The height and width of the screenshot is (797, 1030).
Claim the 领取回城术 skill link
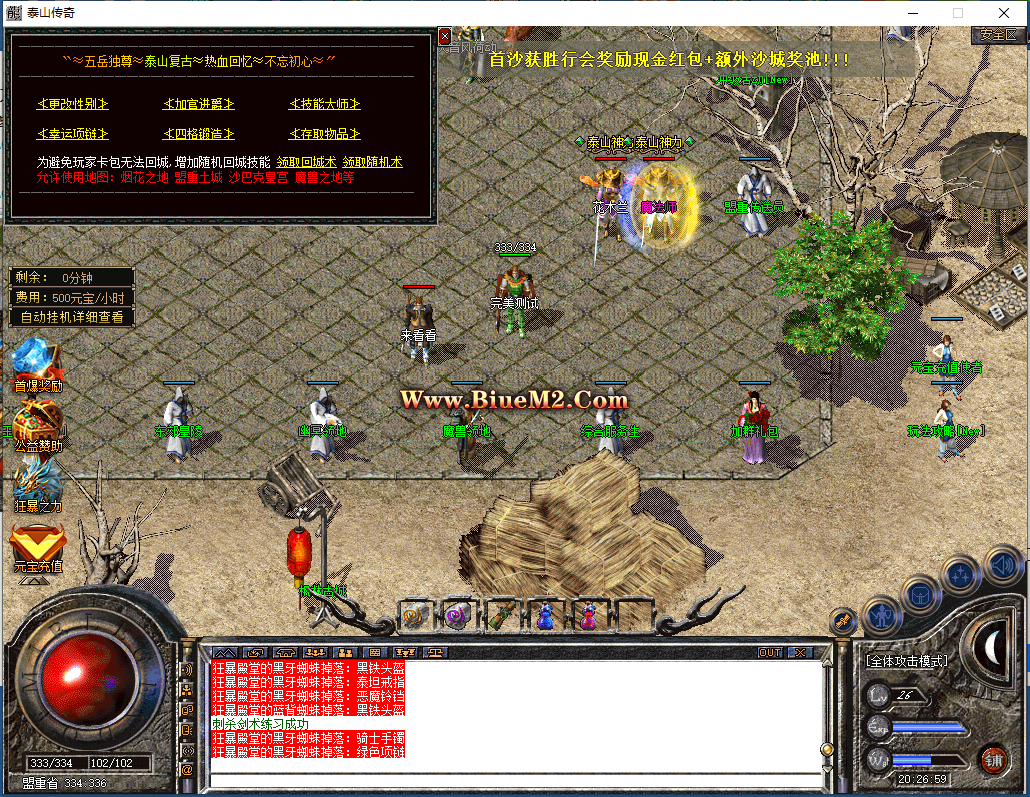pyautogui.click(x=306, y=162)
